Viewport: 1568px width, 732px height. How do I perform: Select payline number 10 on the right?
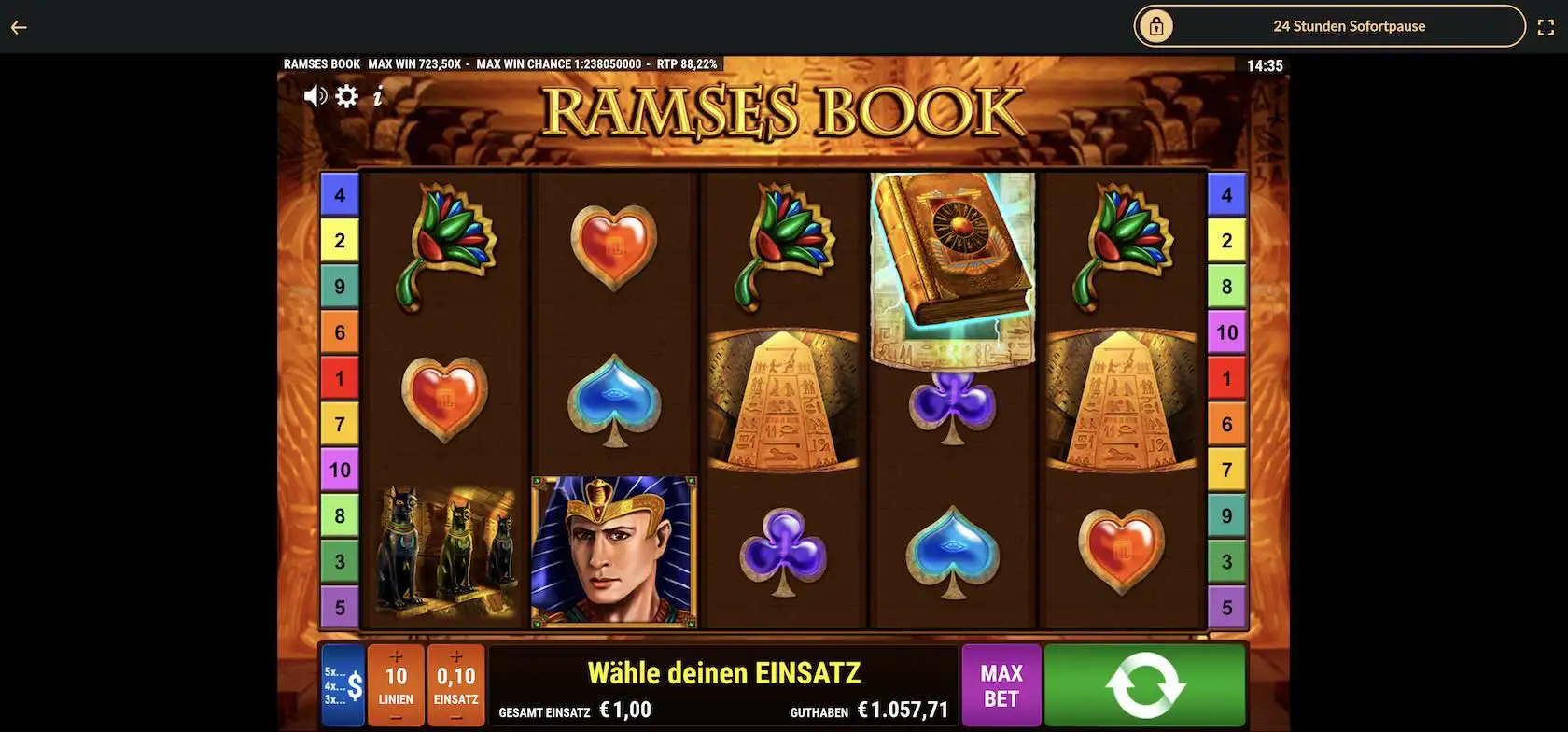point(1226,331)
